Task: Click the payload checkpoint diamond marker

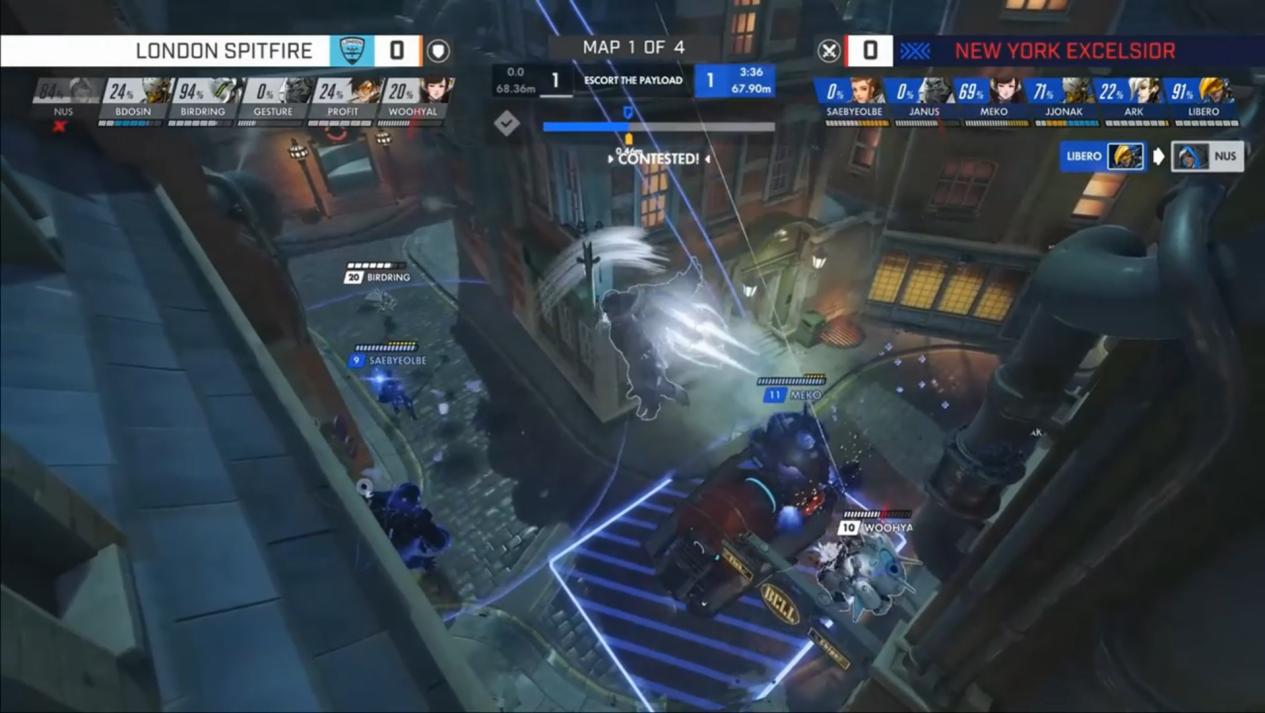Action: [x=507, y=123]
